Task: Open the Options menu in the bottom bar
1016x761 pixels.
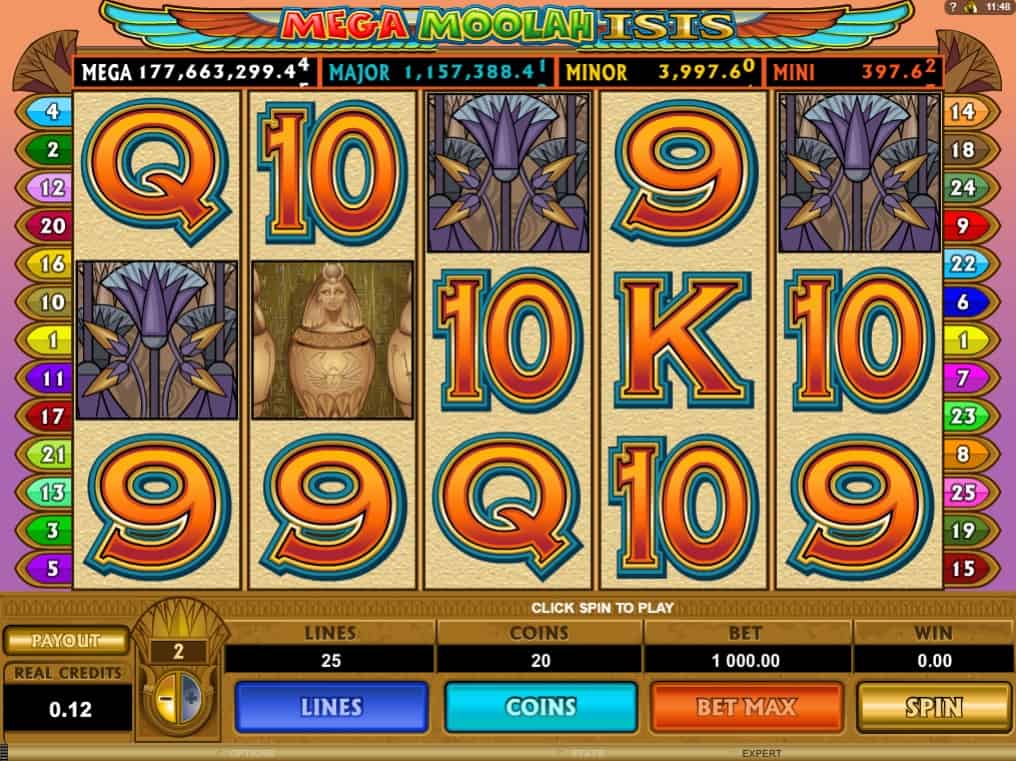Action: click(x=249, y=753)
